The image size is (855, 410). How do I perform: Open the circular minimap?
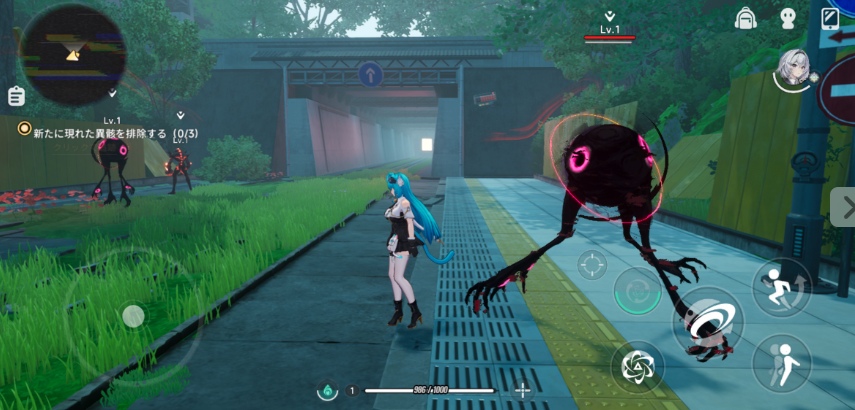71,55
